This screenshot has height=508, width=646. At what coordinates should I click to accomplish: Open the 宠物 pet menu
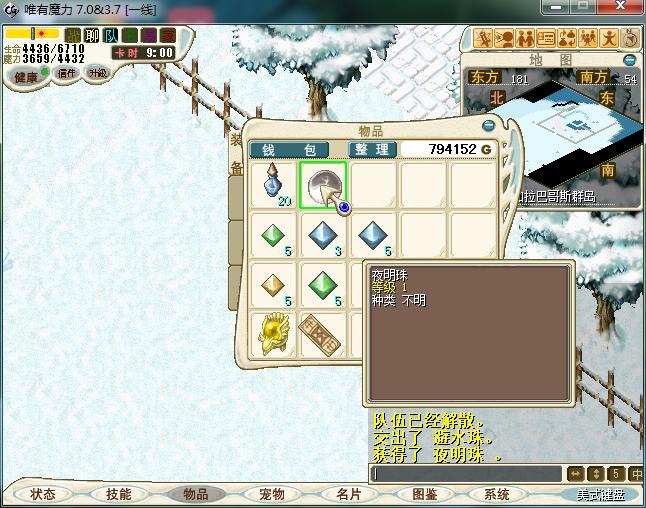tap(272, 494)
